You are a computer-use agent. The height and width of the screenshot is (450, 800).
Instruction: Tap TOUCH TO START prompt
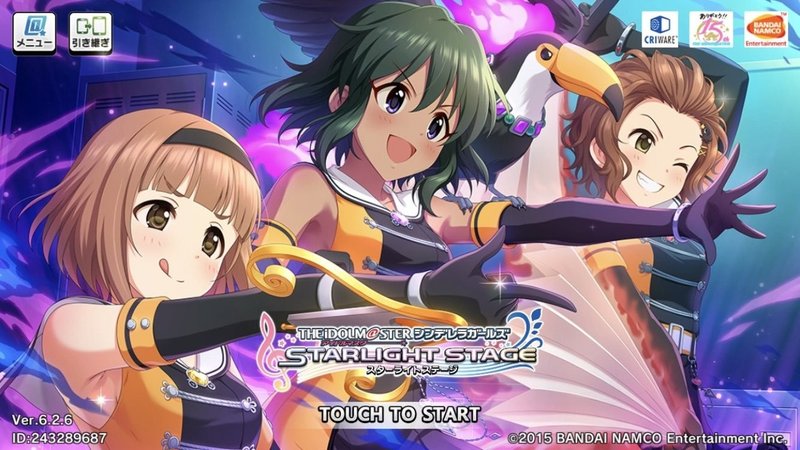click(x=399, y=412)
